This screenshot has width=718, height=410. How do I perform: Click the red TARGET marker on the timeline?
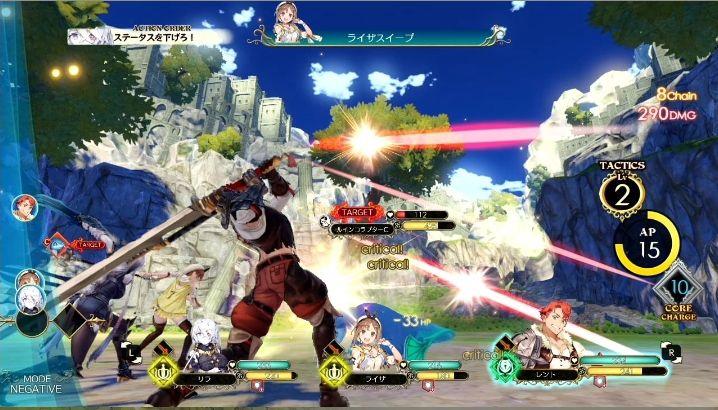tap(86, 243)
